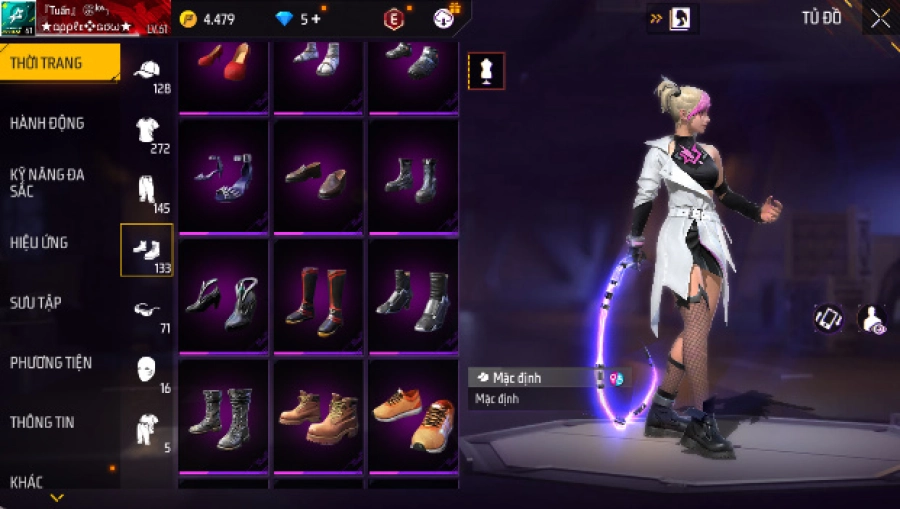Add more diamonds with the plus button
Screen dimensions: 900x509
pyautogui.click(x=316, y=18)
